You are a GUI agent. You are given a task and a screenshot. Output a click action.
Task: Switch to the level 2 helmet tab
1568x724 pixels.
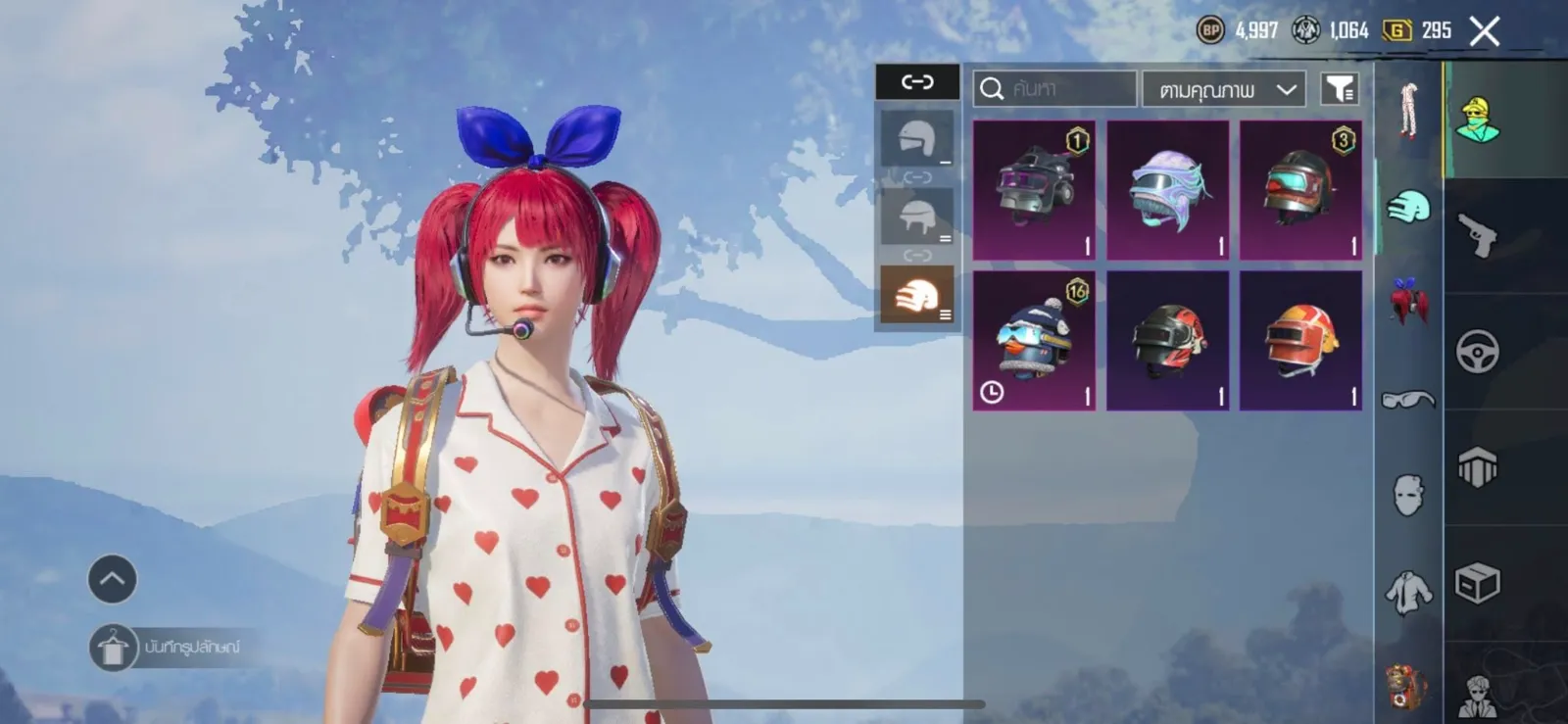917,217
